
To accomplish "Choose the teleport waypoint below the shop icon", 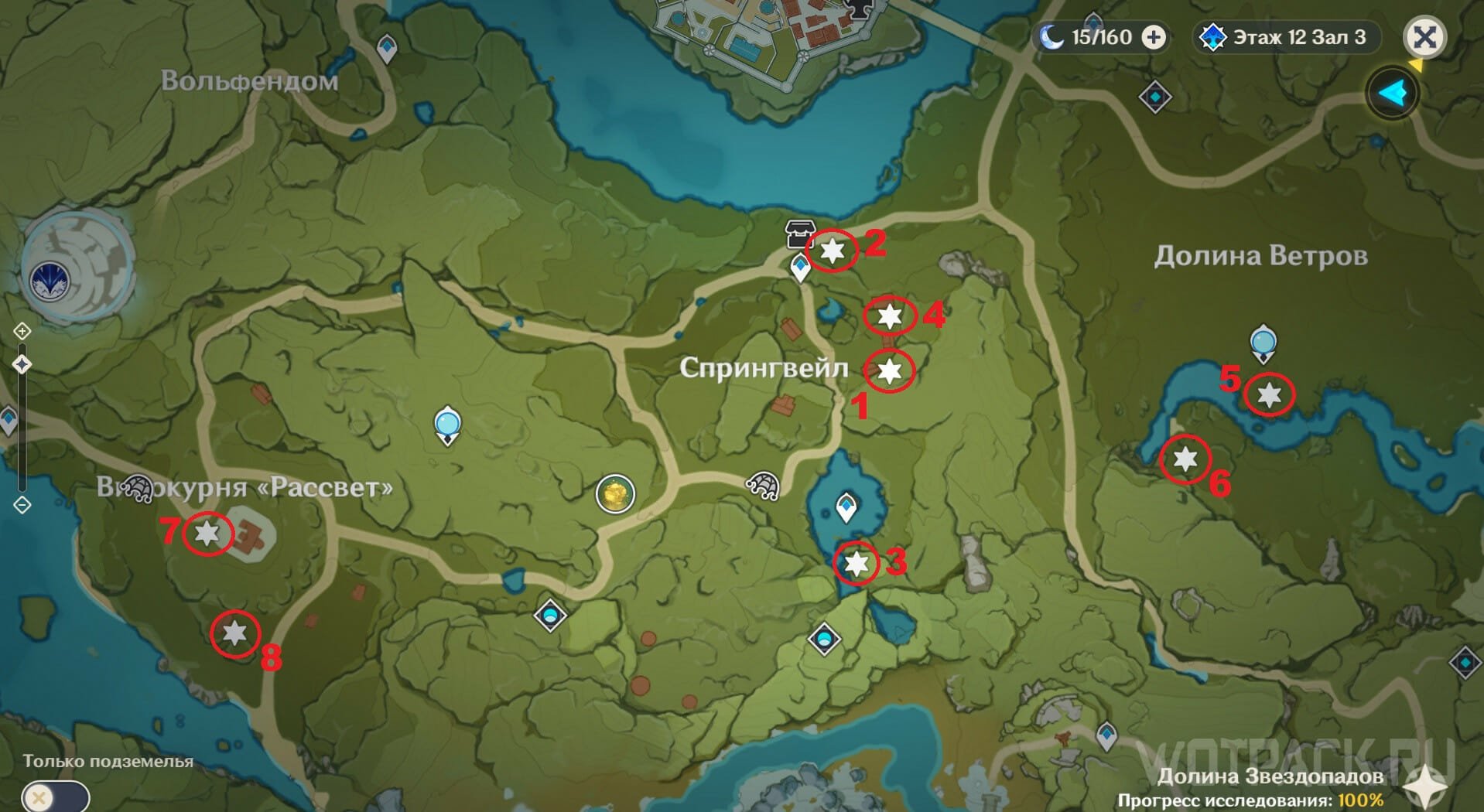I will [800, 268].
